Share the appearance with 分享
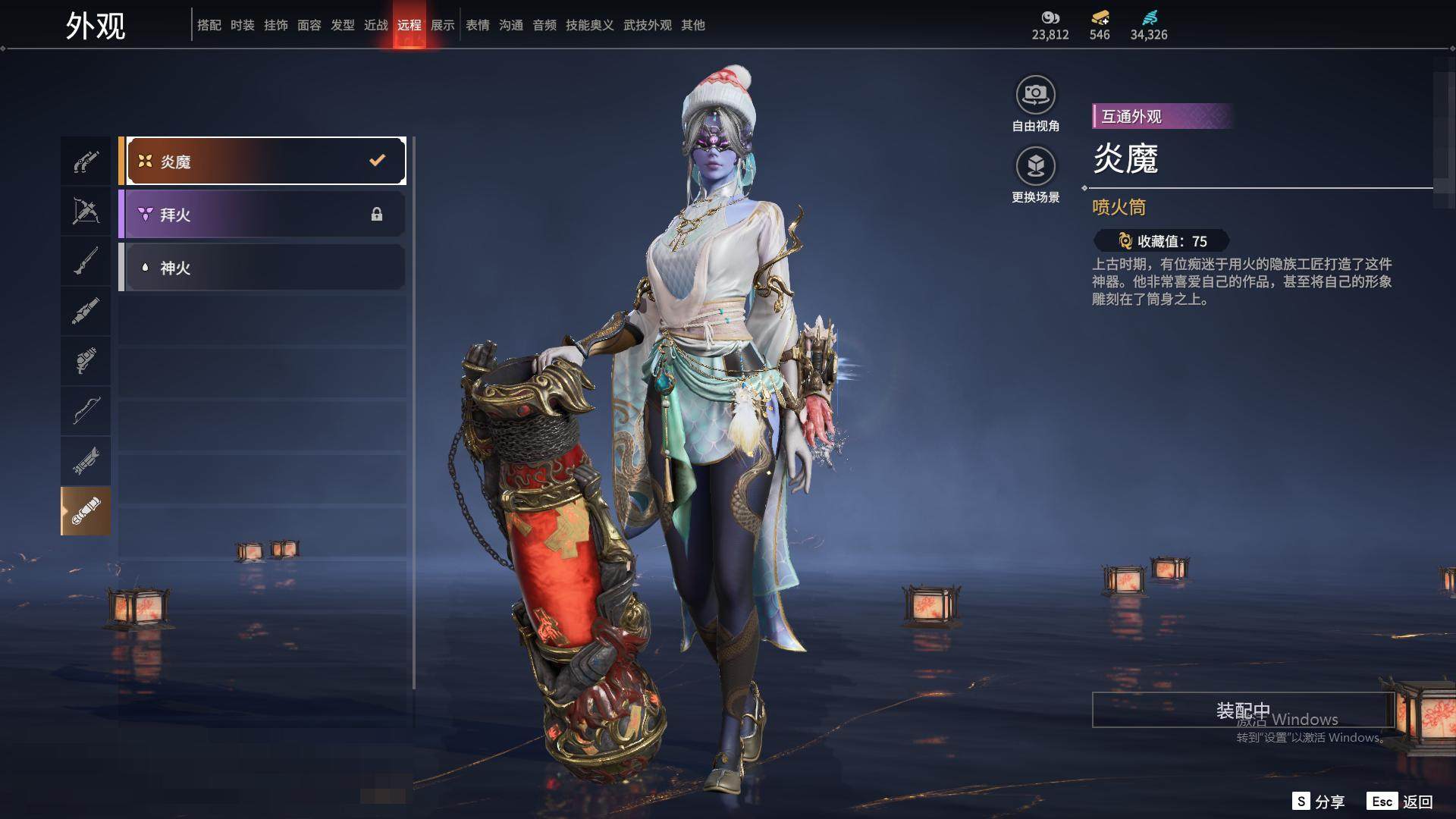The width and height of the screenshot is (1456, 819). (1319, 802)
